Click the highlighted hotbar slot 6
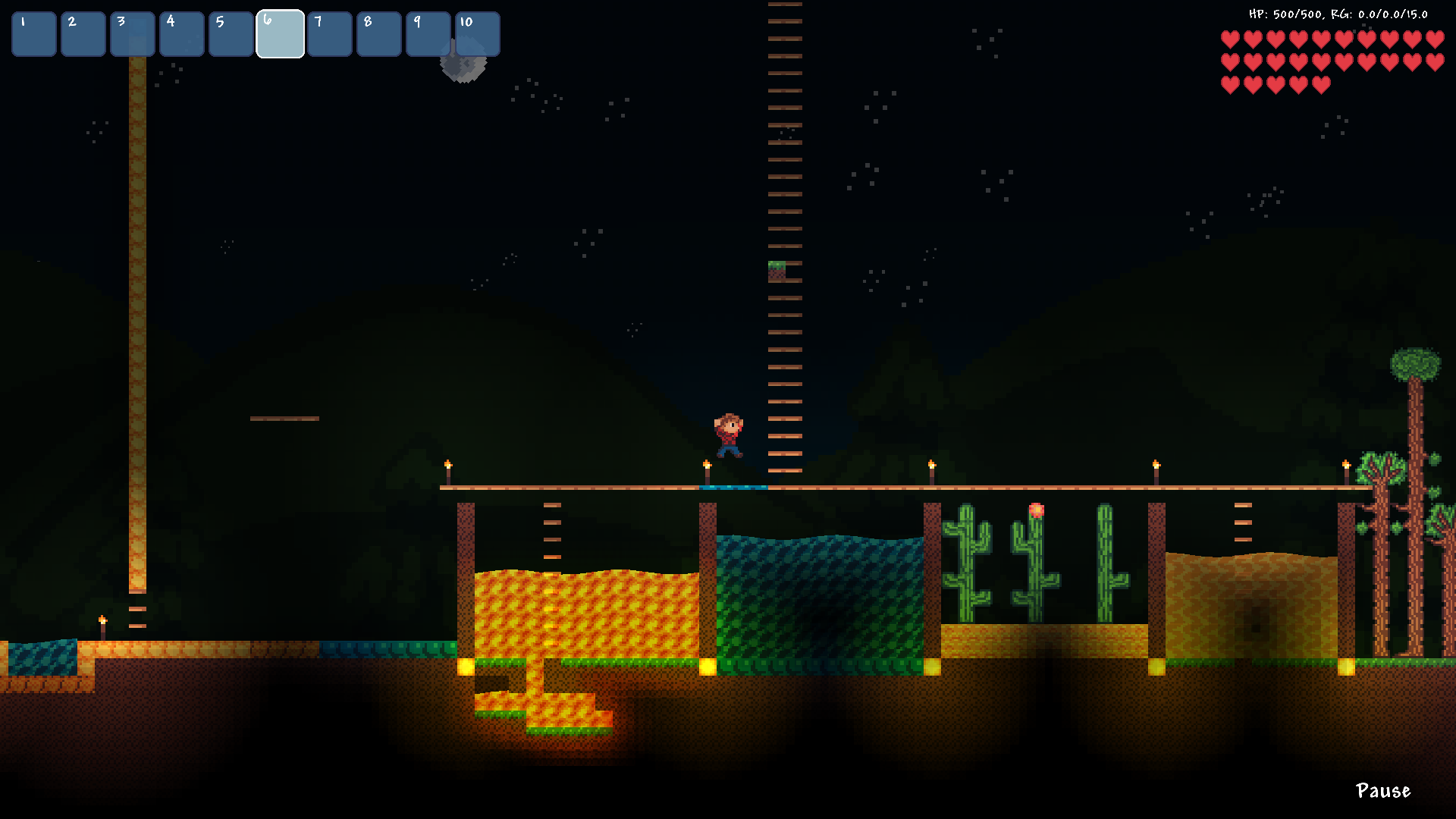1456x819 pixels. (281, 34)
